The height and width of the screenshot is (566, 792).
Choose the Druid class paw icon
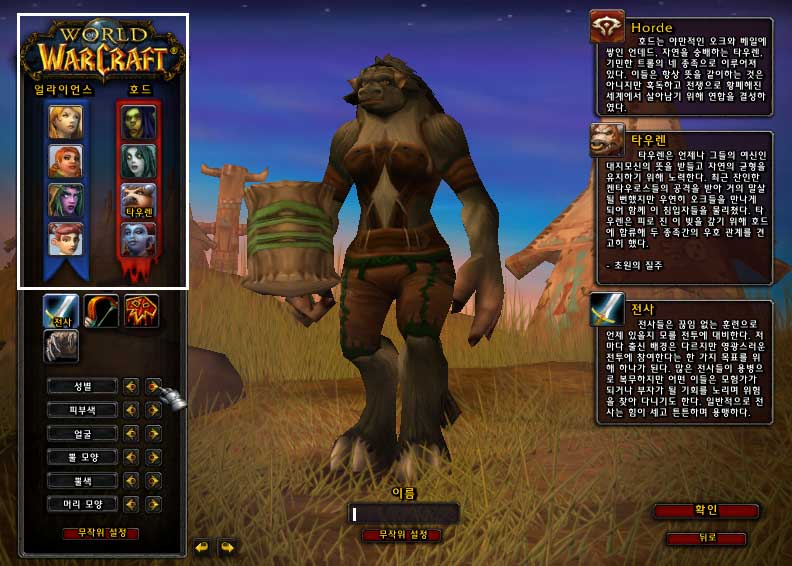tap(61, 346)
